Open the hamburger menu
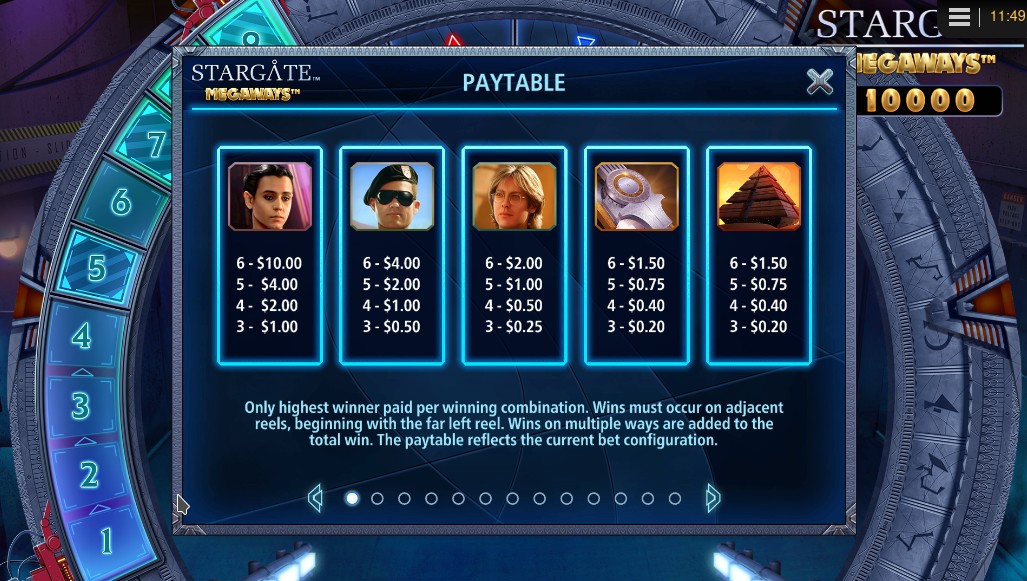1027x581 pixels. pyautogui.click(x=959, y=17)
